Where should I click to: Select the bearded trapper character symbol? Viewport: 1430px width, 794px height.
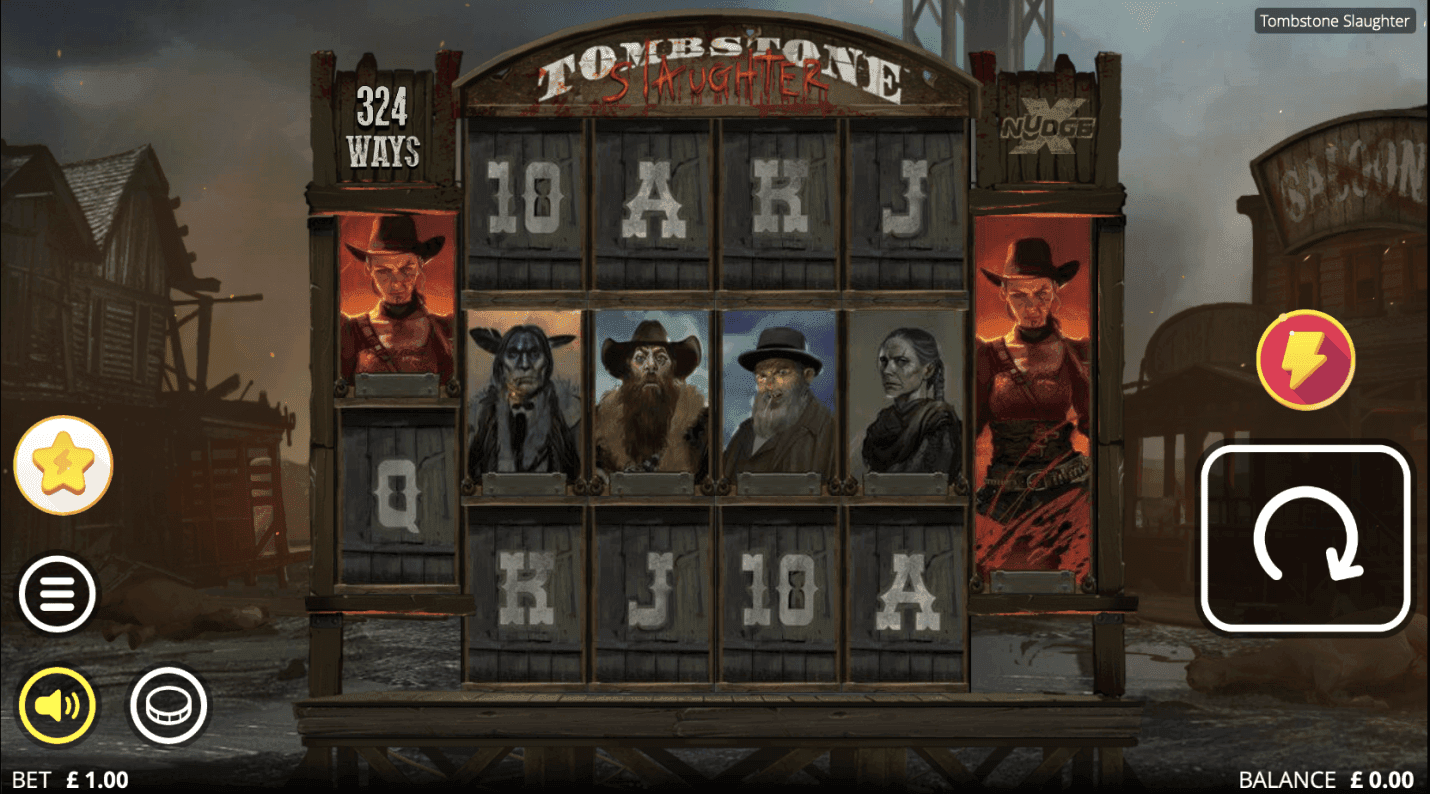(648, 400)
